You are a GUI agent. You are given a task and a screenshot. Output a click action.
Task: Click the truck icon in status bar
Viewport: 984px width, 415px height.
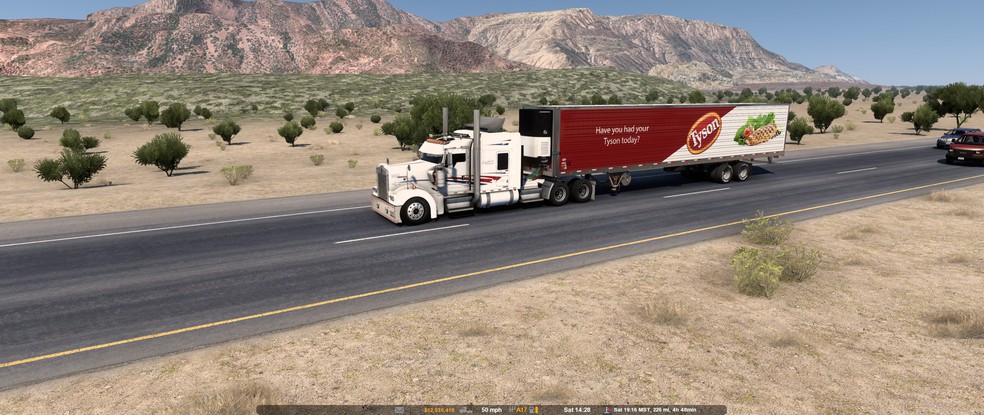[x=465, y=409]
